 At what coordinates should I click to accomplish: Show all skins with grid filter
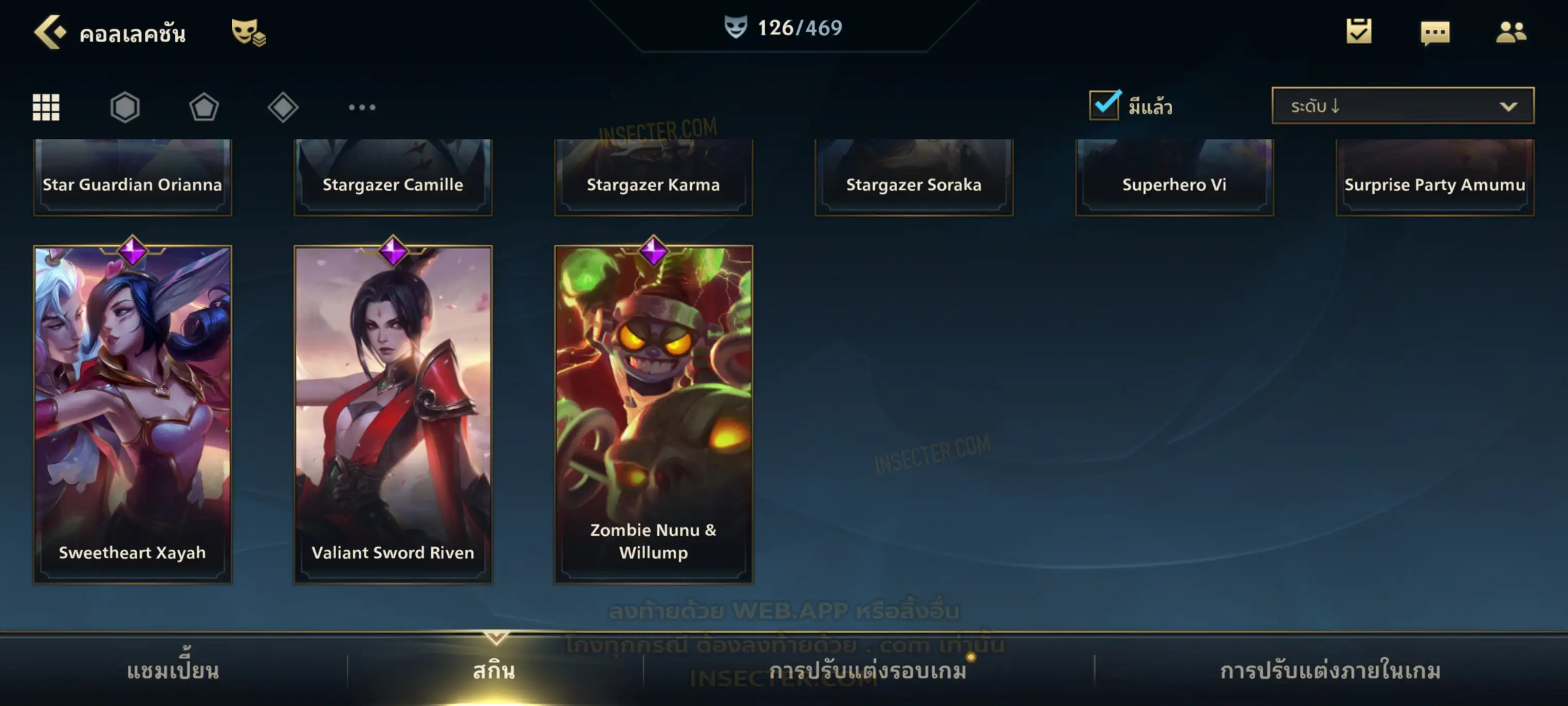tap(46, 107)
